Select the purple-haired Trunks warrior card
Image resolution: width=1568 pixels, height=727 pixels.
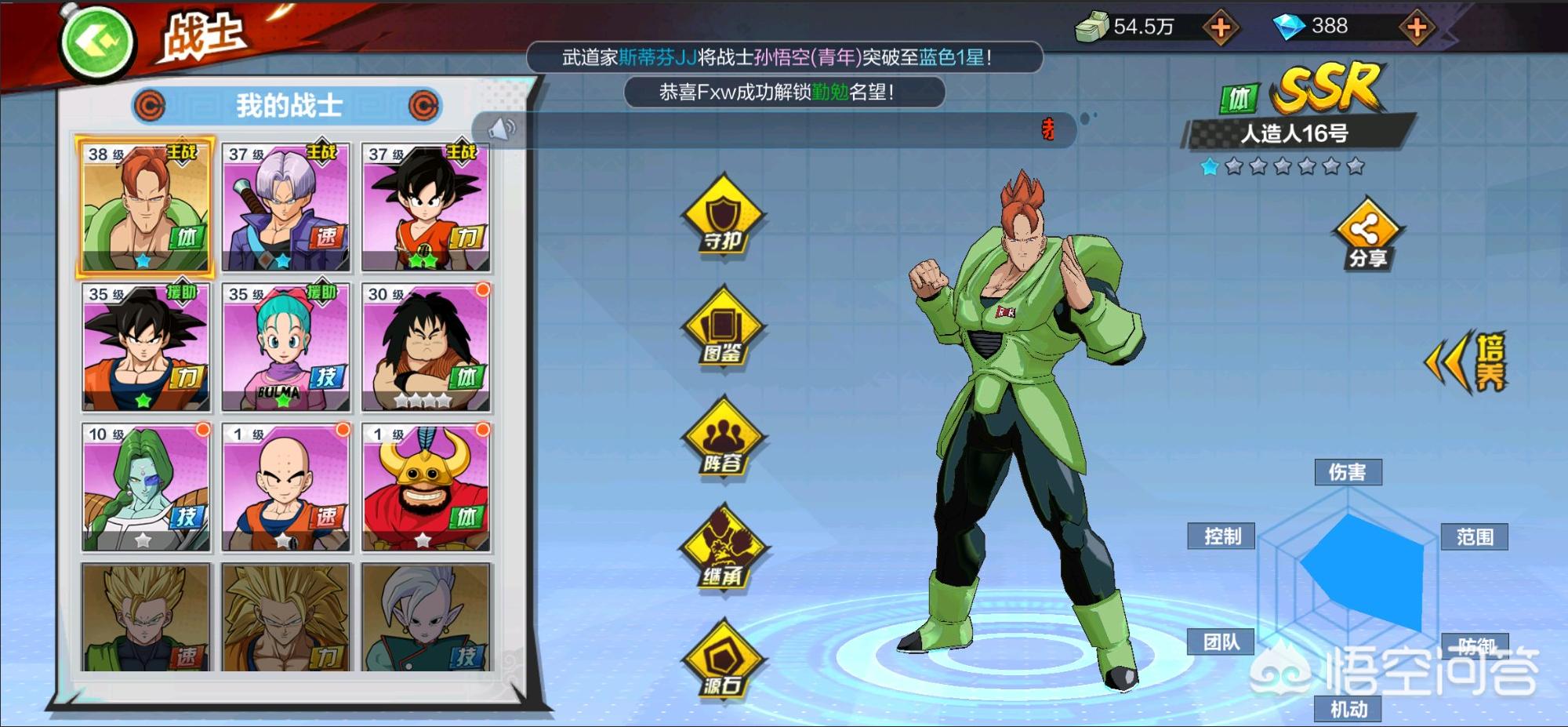pyautogui.click(x=285, y=207)
